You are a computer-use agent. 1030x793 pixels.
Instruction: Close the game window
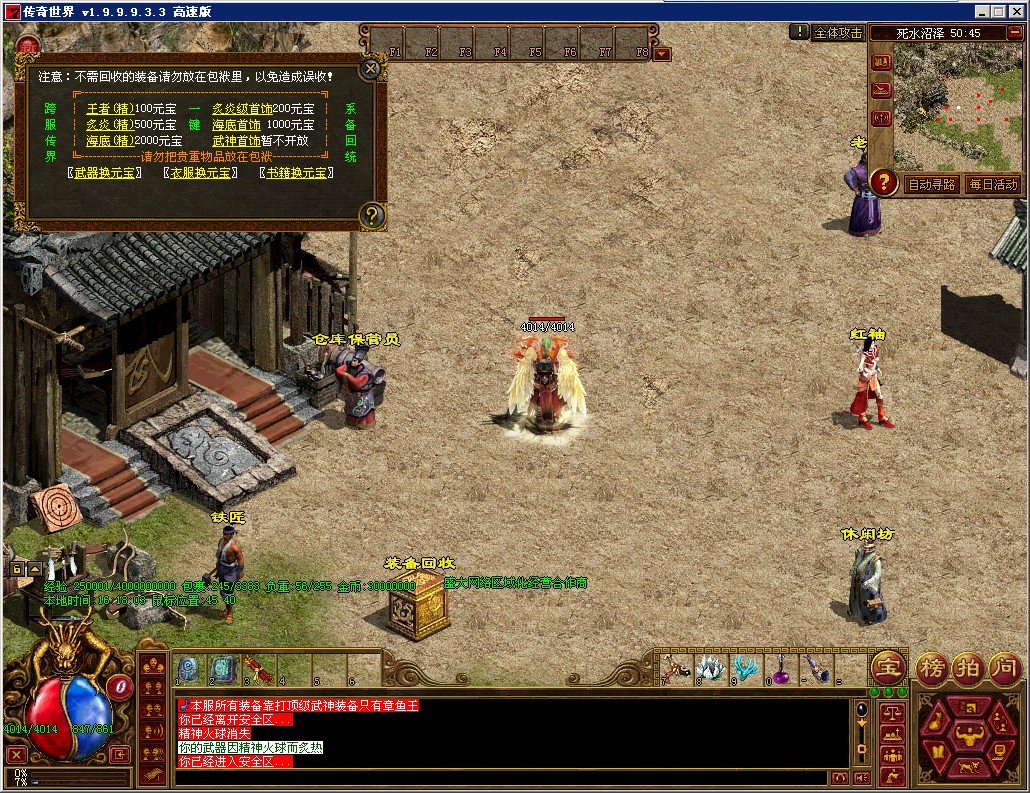pyautogui.click(x=1016, y=11)
